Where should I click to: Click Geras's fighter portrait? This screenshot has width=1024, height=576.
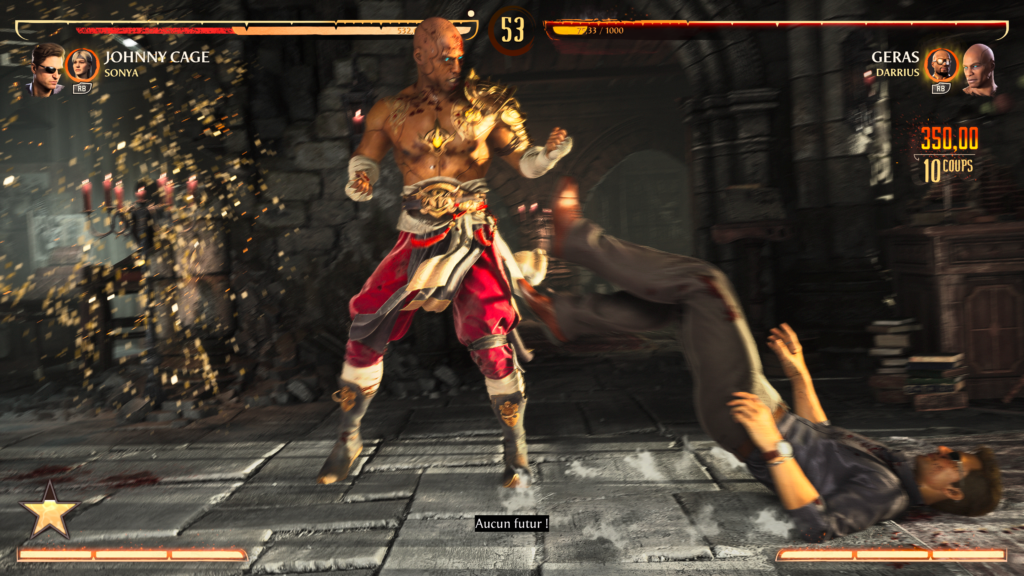(978, 69)
